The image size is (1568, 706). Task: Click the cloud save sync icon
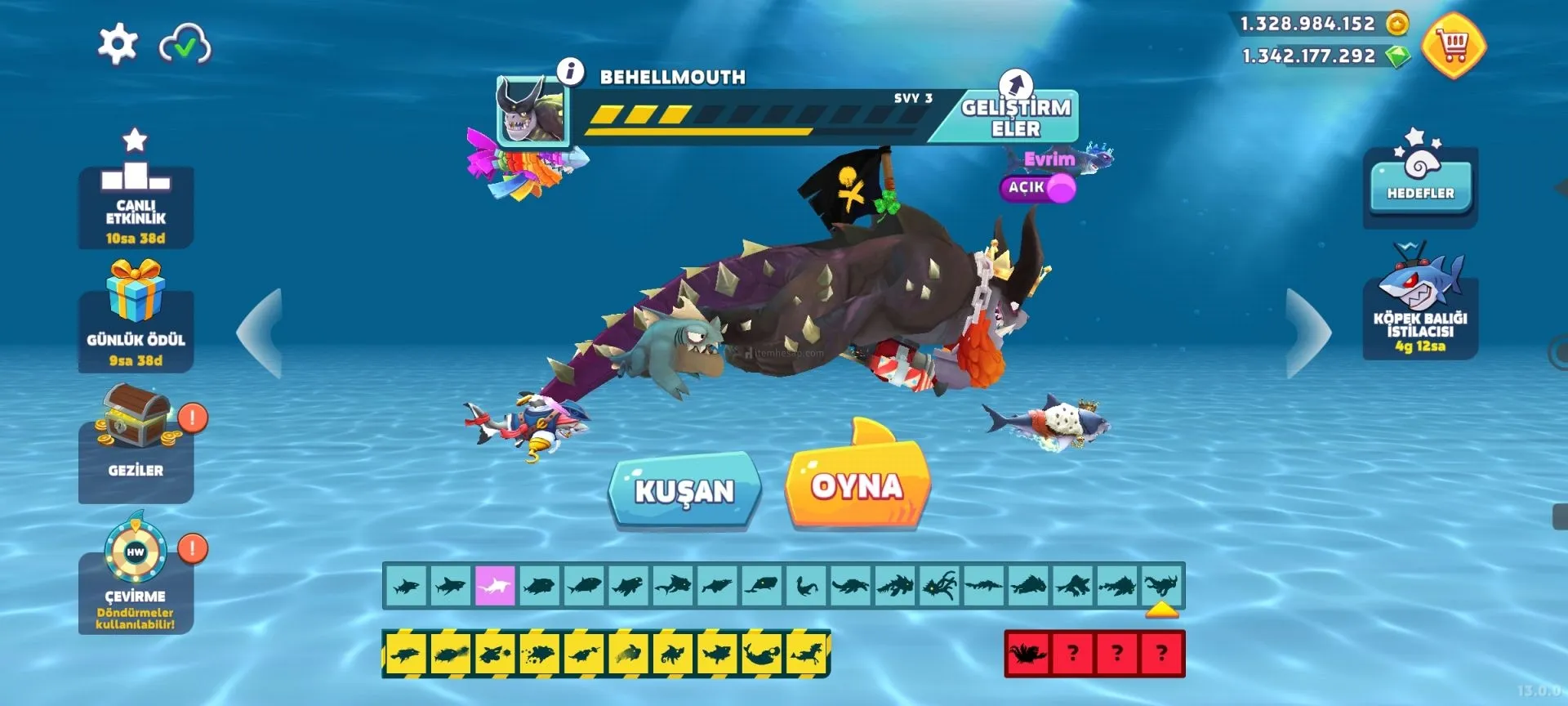point(185,45)
